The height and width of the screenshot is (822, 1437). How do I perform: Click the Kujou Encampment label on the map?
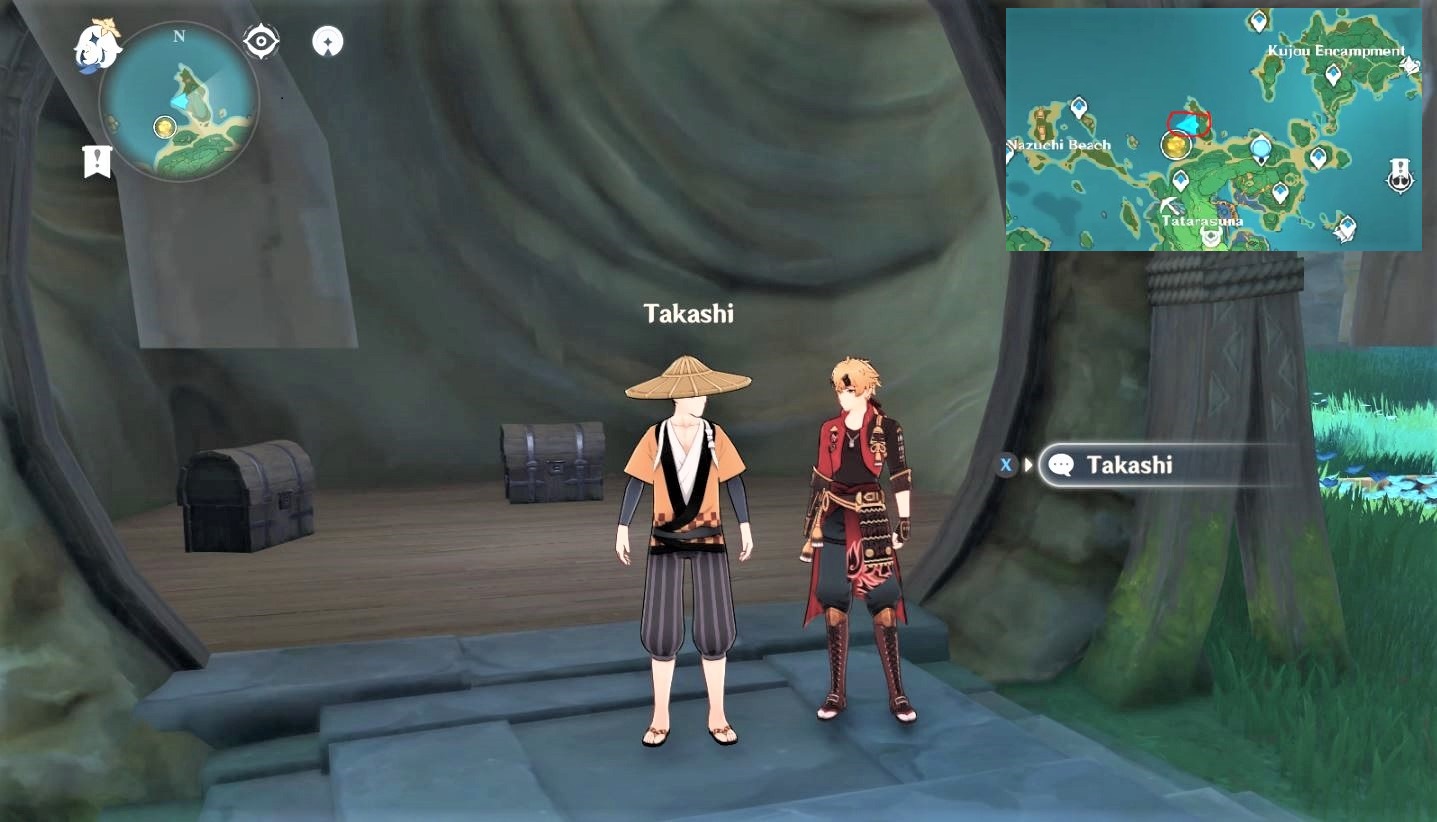(x=1337, y=50)
